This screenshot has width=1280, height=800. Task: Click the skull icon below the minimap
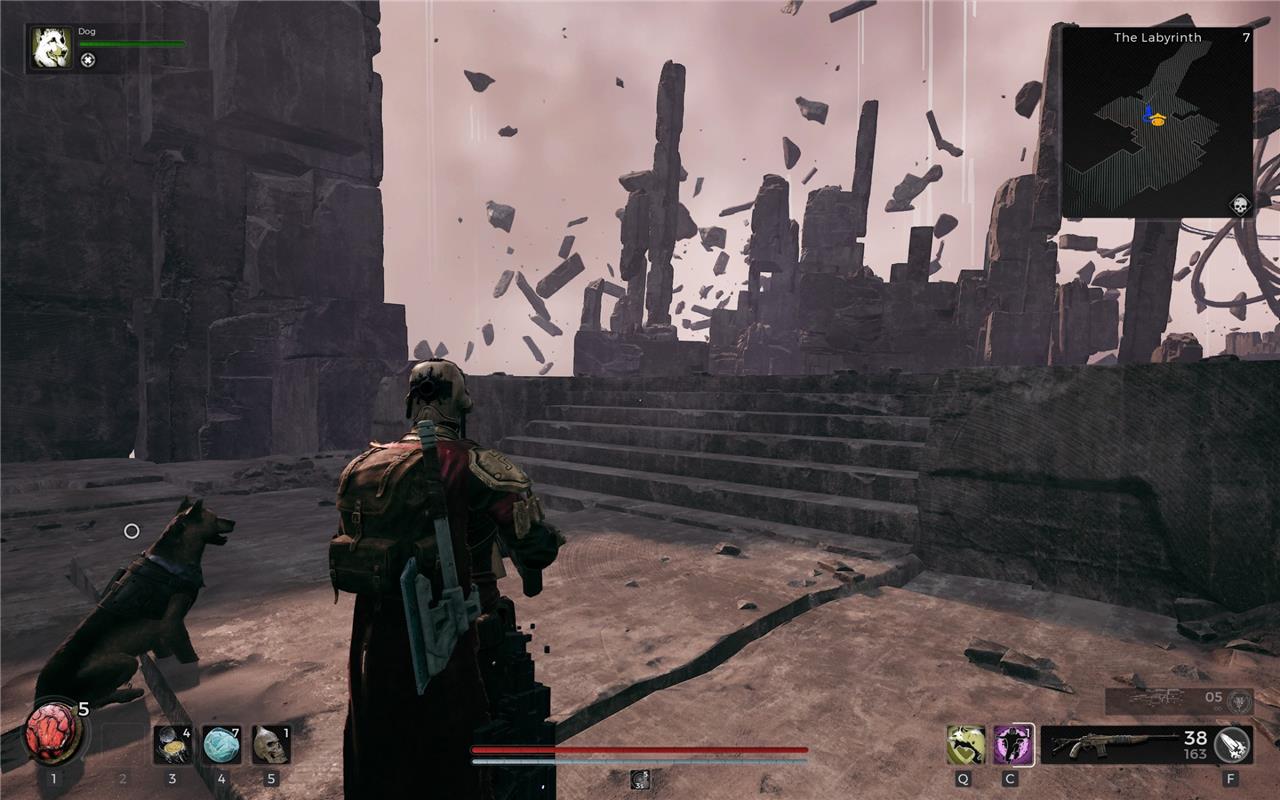(1240, 205)
